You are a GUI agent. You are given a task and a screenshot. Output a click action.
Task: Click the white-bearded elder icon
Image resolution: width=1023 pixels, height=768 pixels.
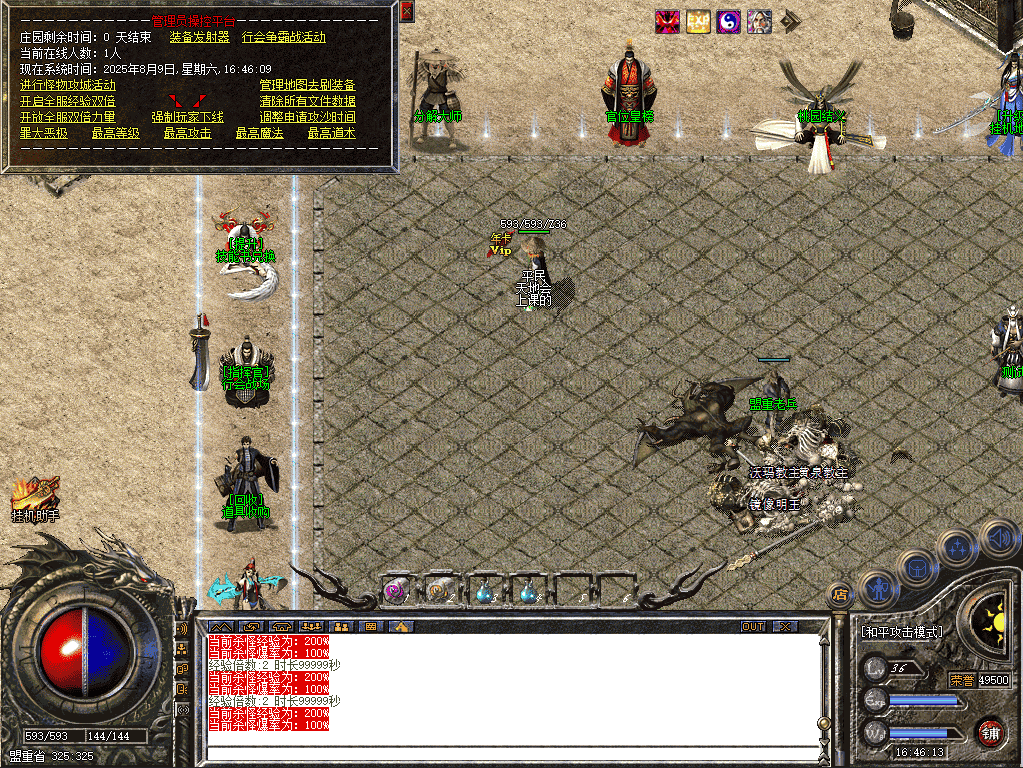pyautogui.click(x=759, y=22)
